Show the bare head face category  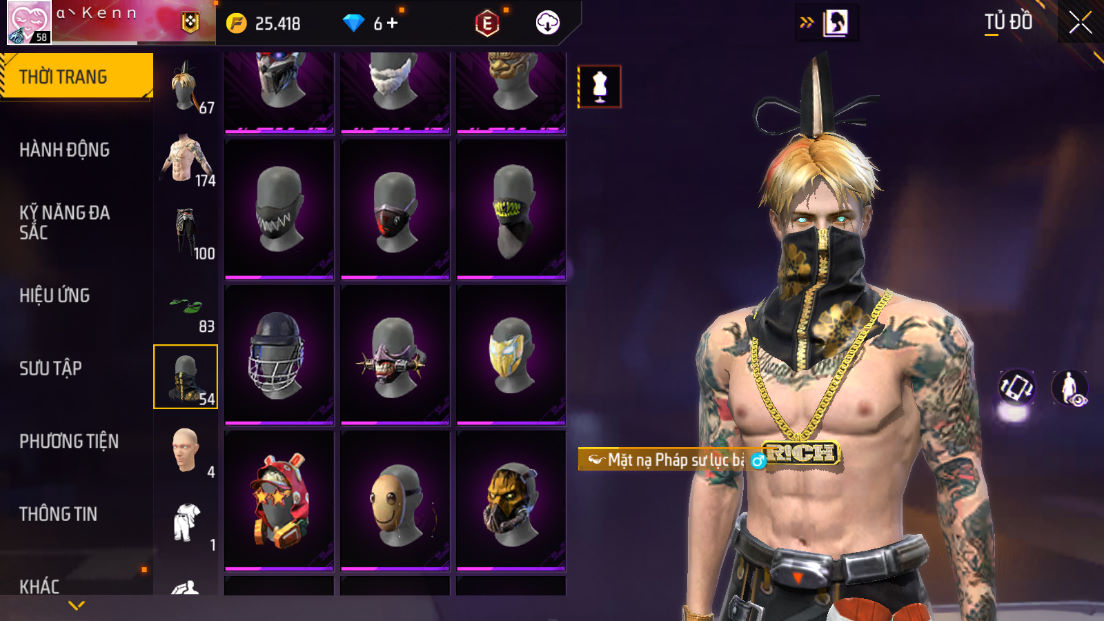[x=186, y=450]
